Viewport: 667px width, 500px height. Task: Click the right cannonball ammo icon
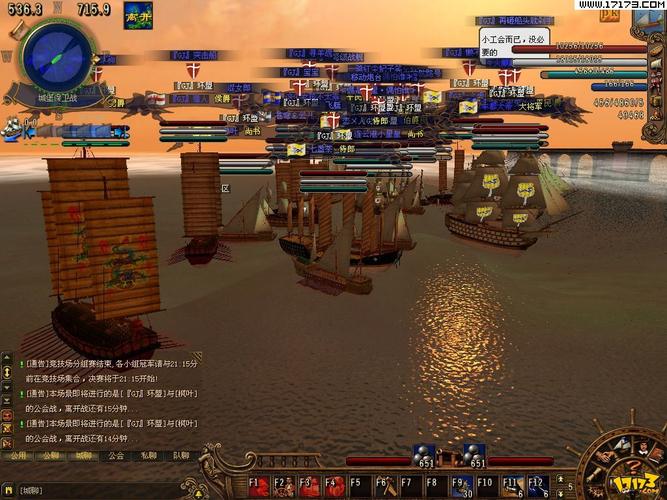pyautogui.click(x=475, y=456)
